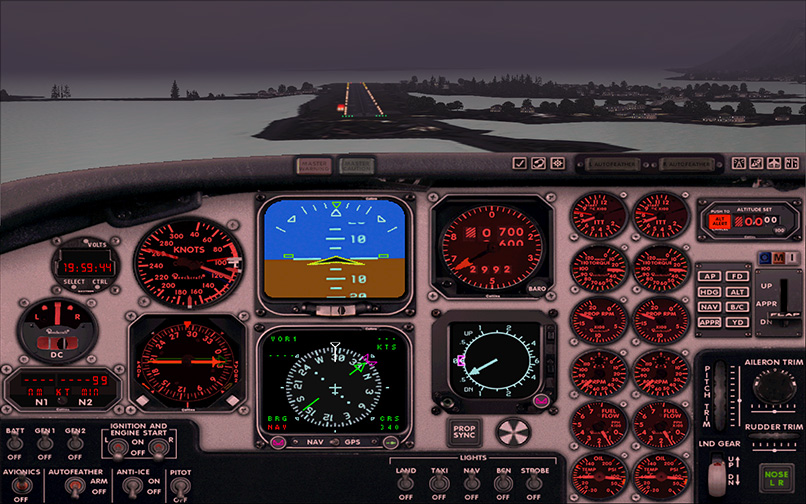806x504 pixels.
Task: Switch on the TAXI lights
Action: click(438, 483)
